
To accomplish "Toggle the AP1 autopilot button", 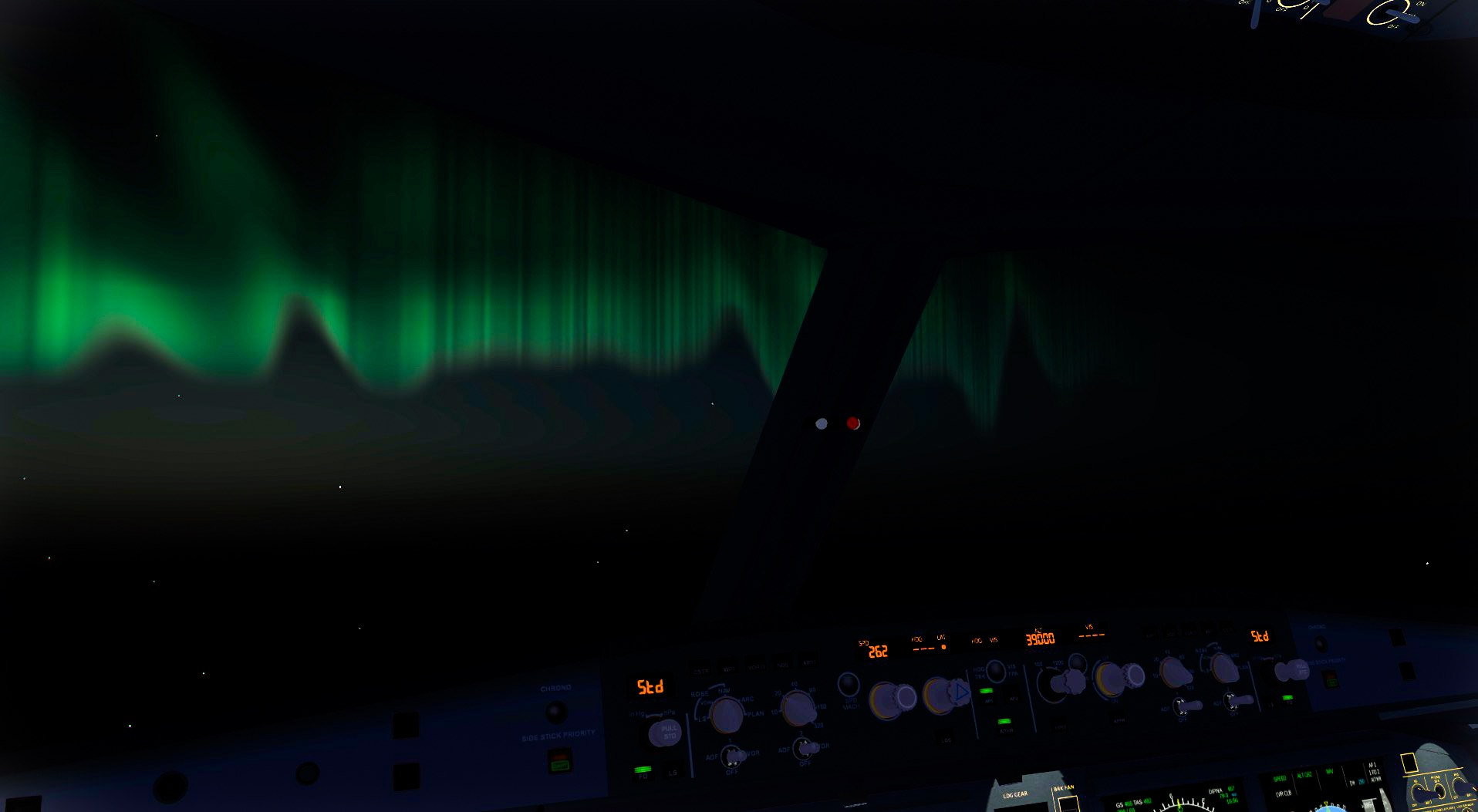I will 987,693.
